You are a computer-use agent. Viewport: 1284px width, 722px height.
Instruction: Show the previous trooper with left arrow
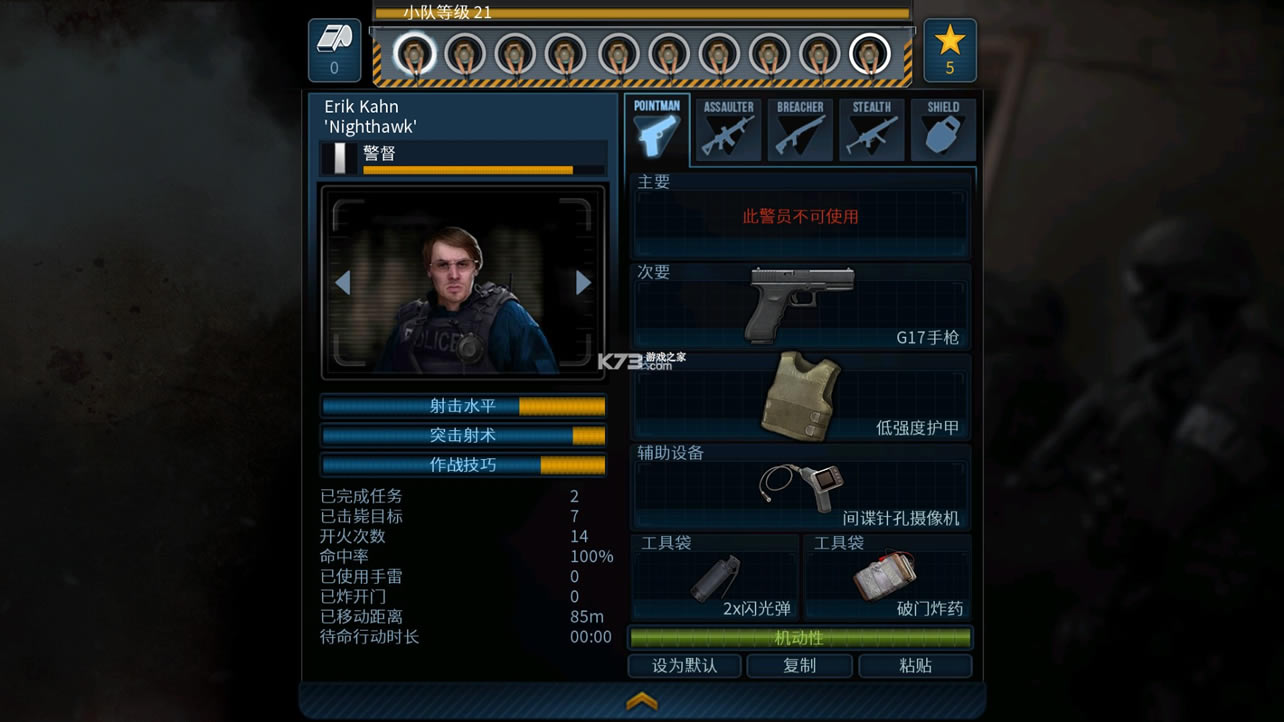(x=342, y=283)
